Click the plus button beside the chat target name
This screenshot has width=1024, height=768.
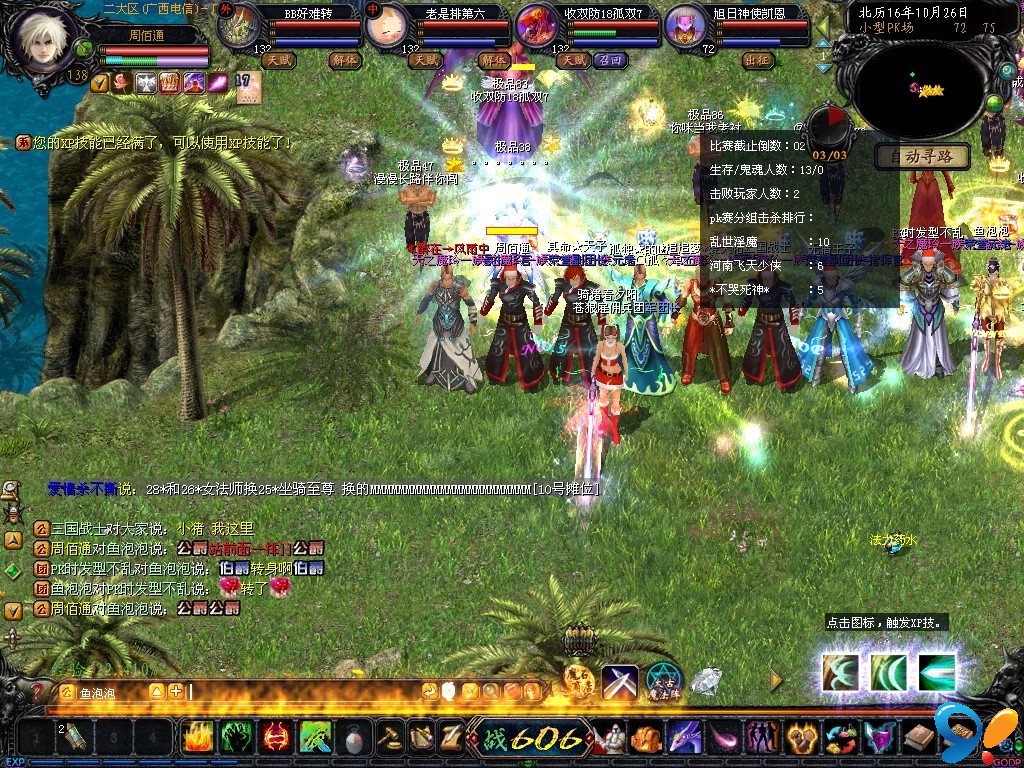tap(175, 691)
